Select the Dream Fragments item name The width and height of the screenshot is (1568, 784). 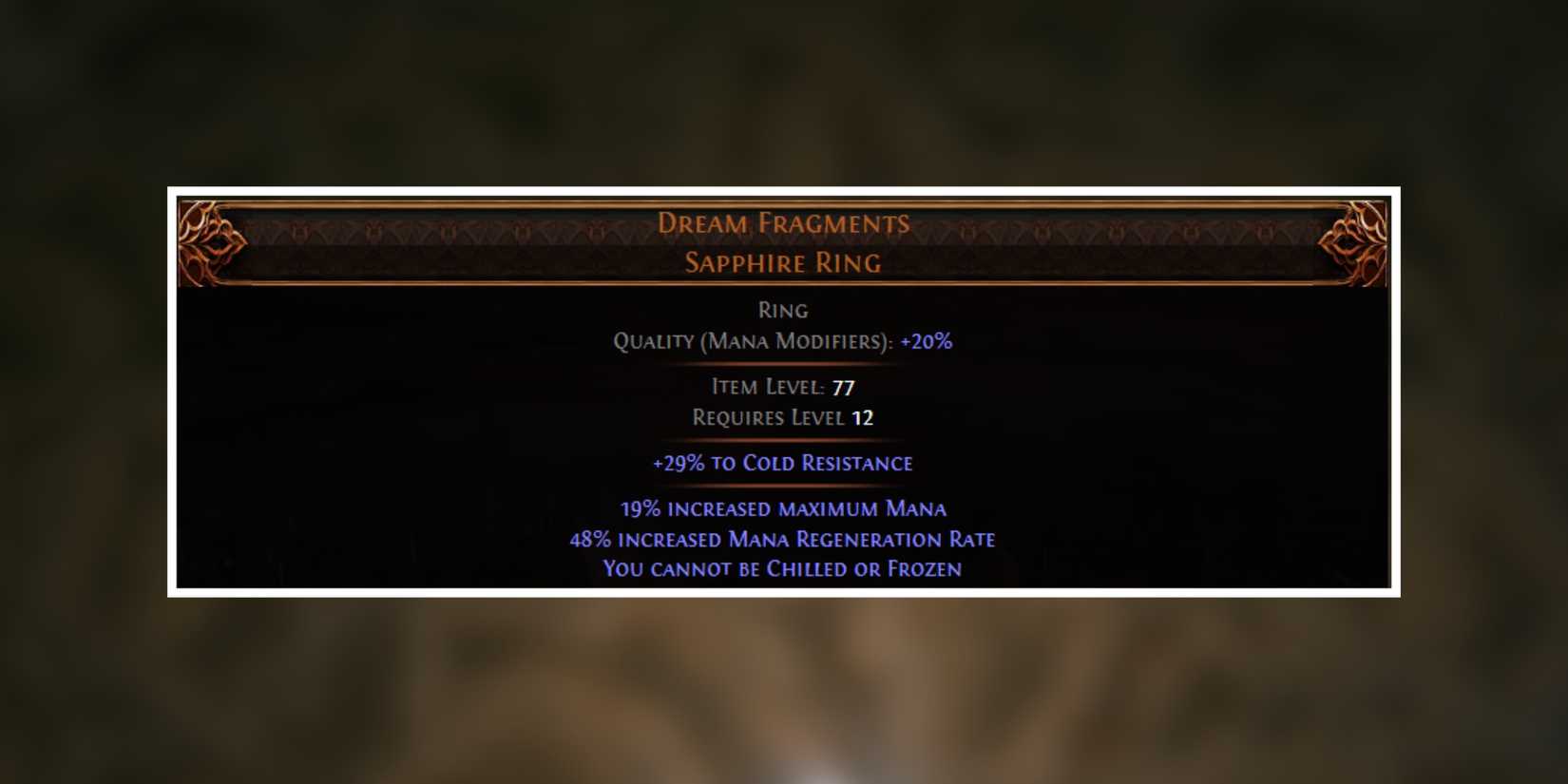784,222
